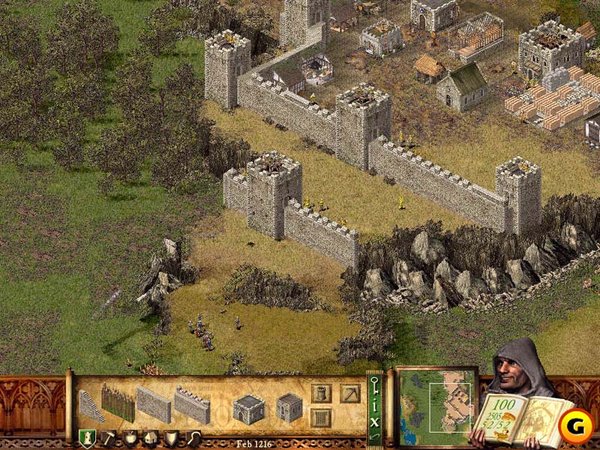
Task: Open the gate and moat submenu
Action: [x=320, y=416]
